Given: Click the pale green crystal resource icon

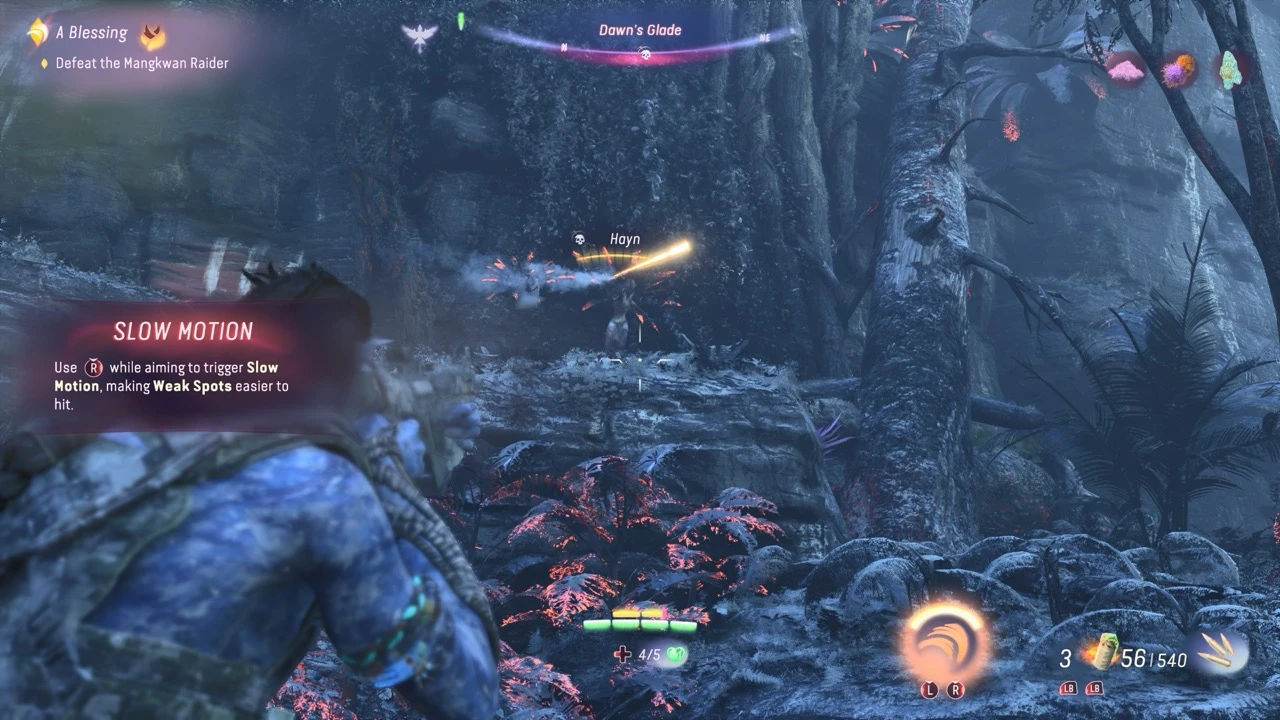Looking at the screenshot, I should (1230, 69).
